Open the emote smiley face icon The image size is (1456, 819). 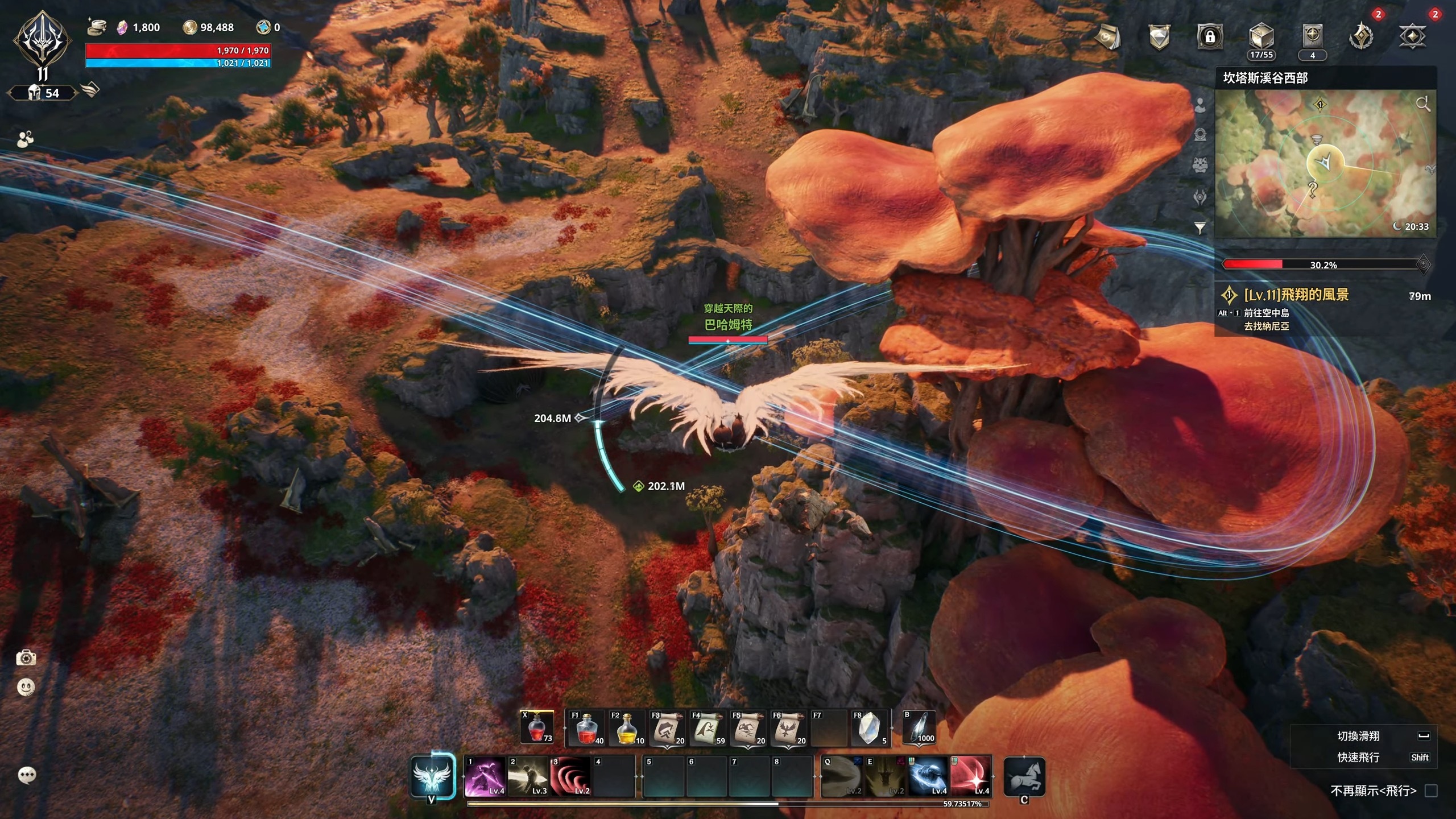click(26, 688)
